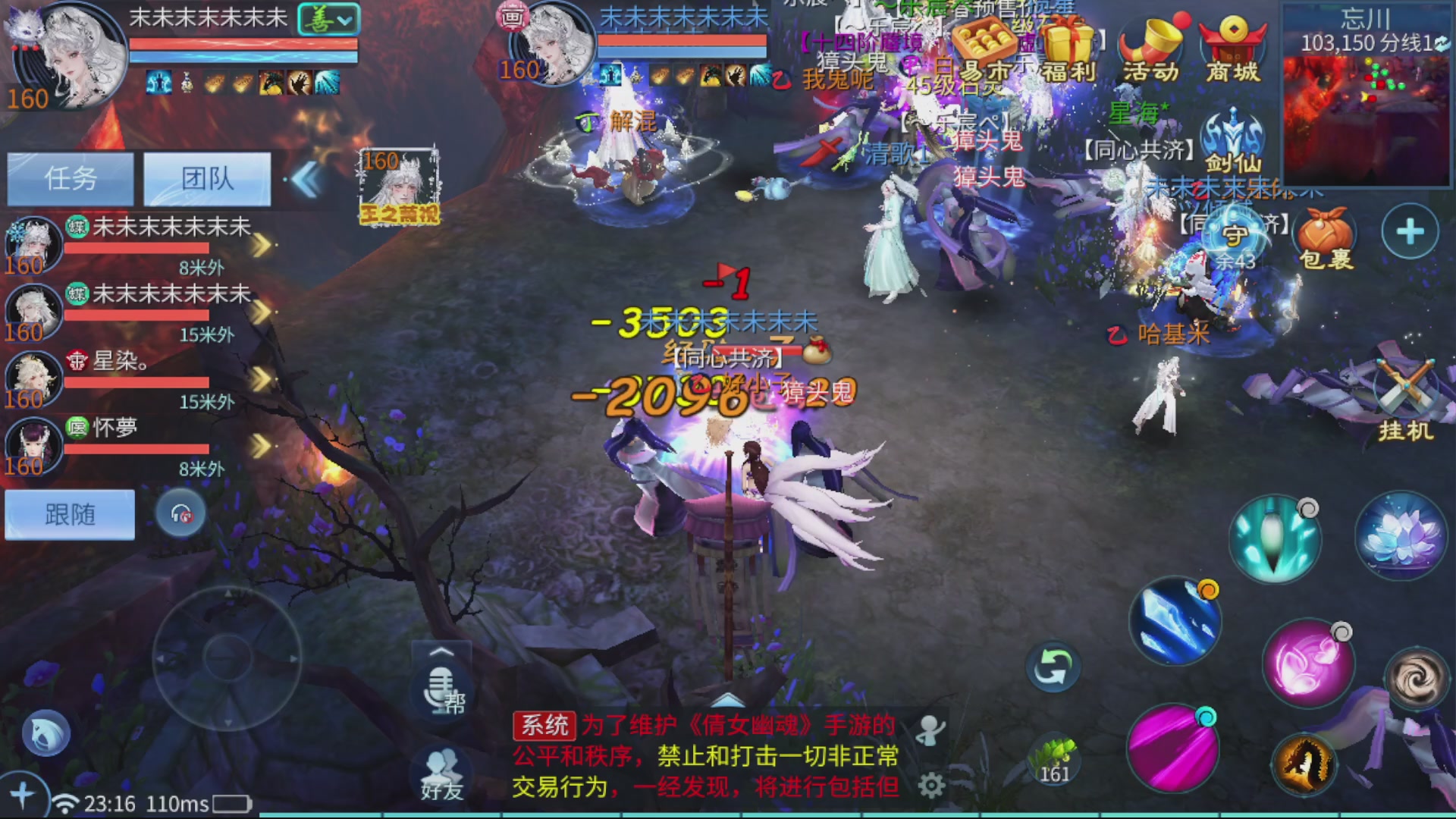The image size is (1456, 819).
Task: Switch to the 任务 tab
Action: pos(70,178)
